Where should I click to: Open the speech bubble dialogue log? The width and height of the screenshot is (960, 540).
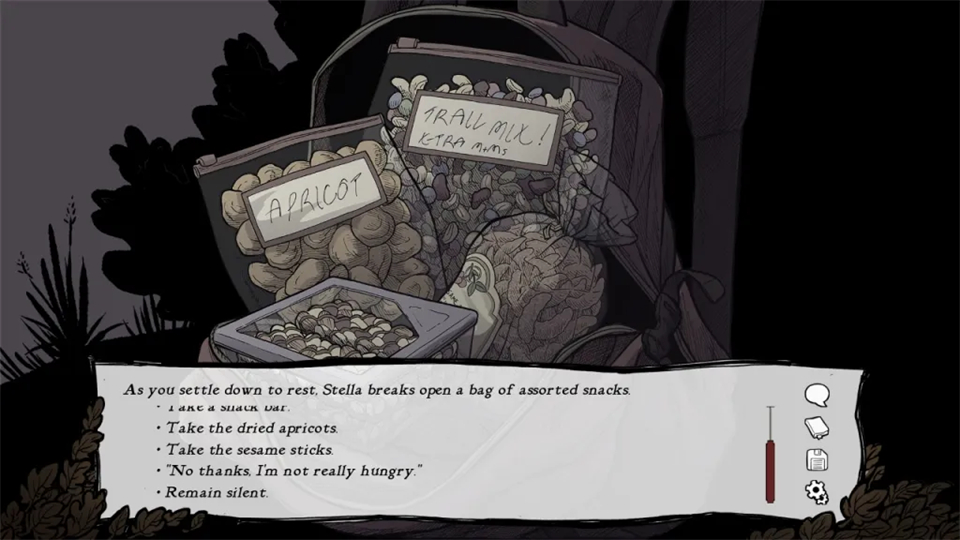pyautogui.click(x=817, y=395)
